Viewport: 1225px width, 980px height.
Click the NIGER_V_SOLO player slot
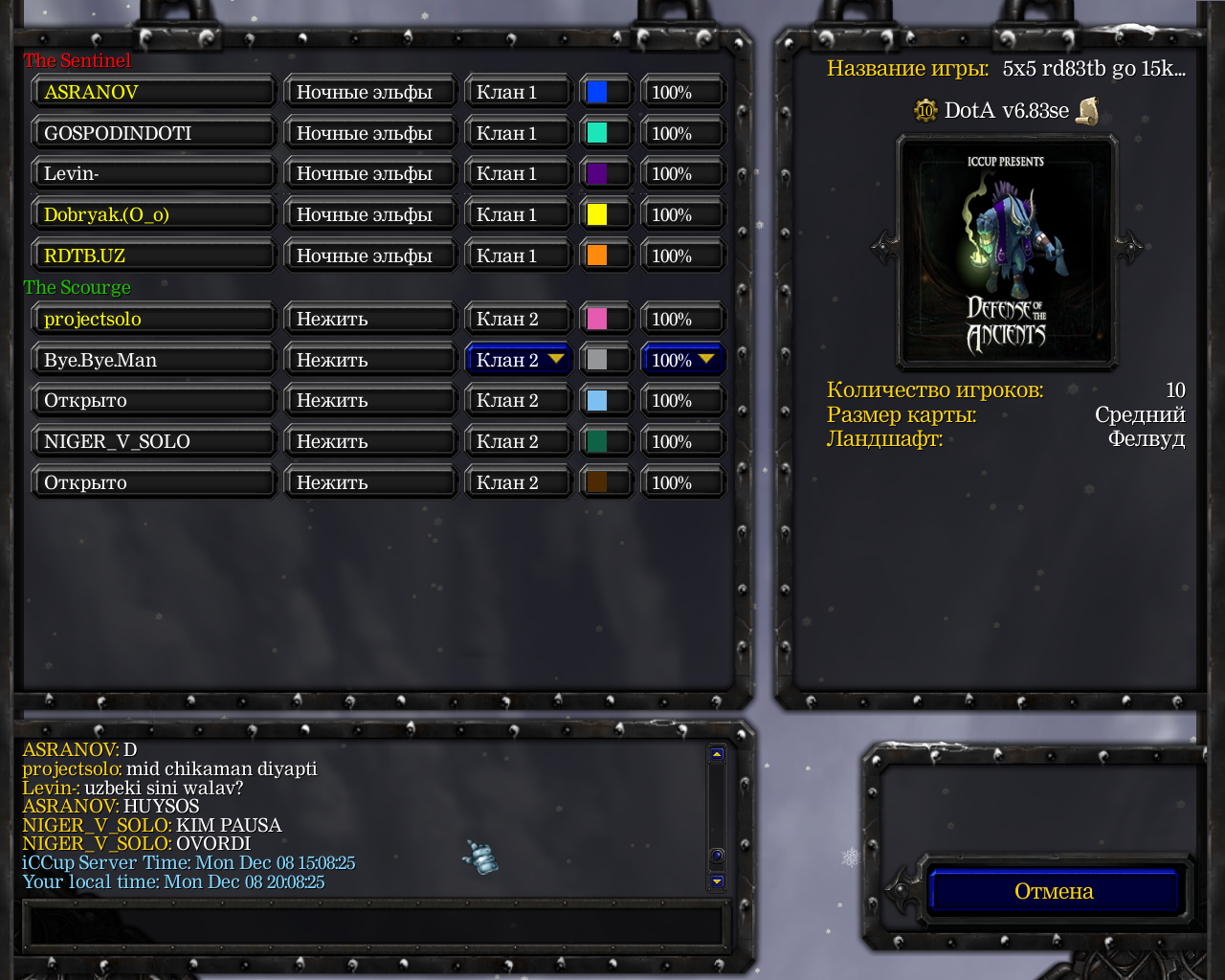pos(154,441)
